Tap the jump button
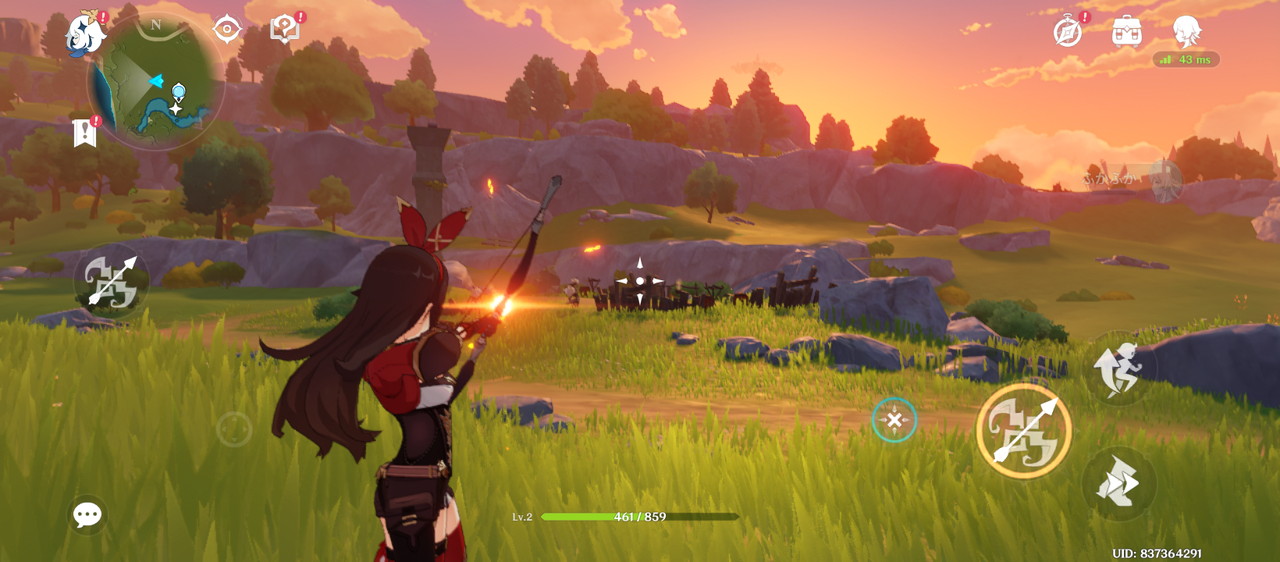 1119,368
